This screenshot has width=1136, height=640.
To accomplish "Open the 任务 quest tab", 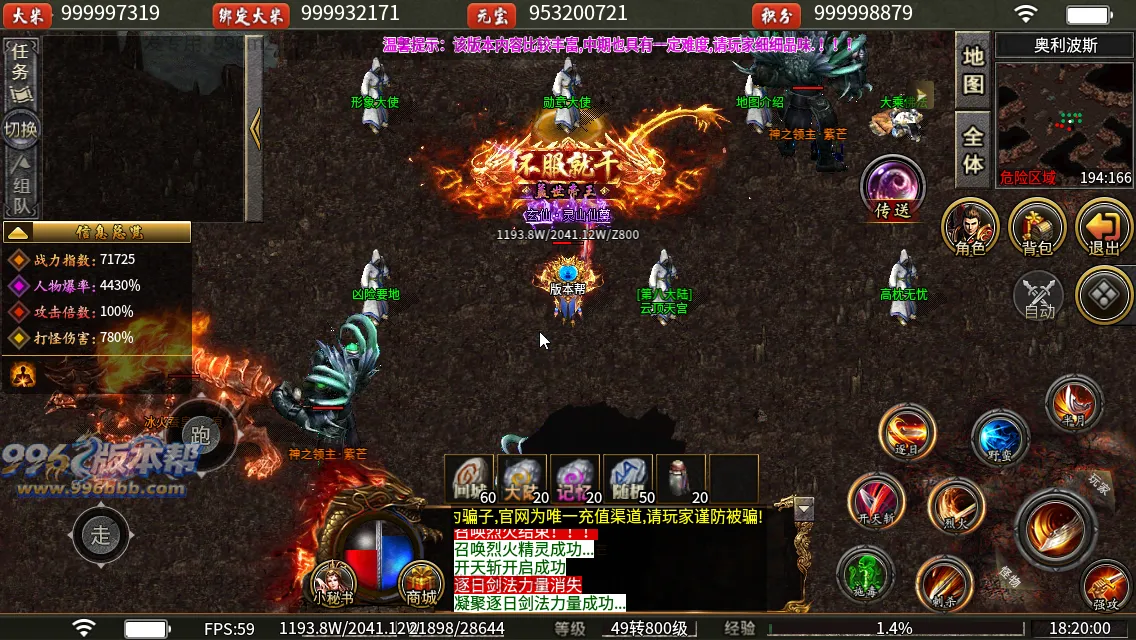I will point(20,70).
